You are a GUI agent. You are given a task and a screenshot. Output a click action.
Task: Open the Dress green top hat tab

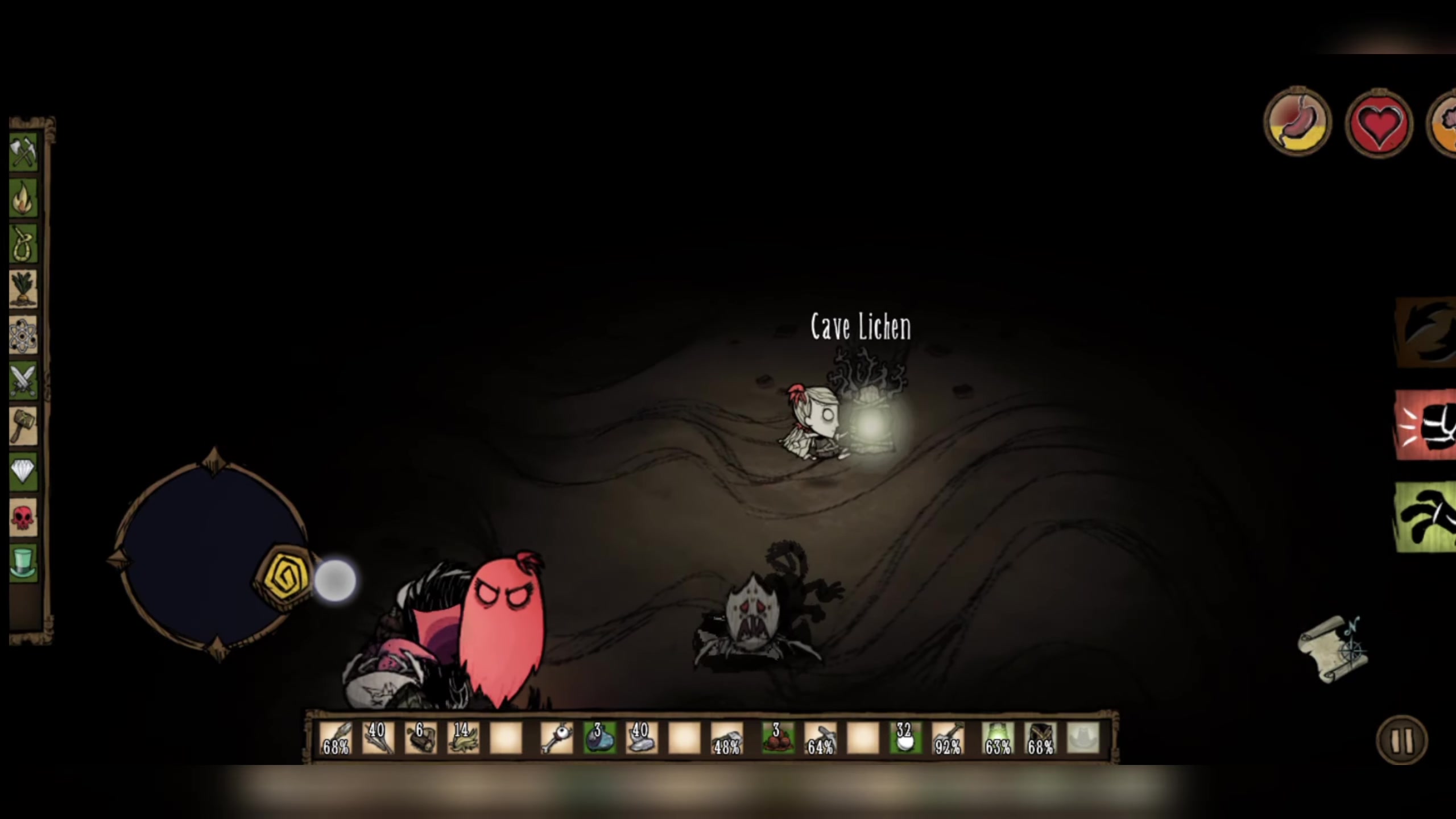coord(23,563)
